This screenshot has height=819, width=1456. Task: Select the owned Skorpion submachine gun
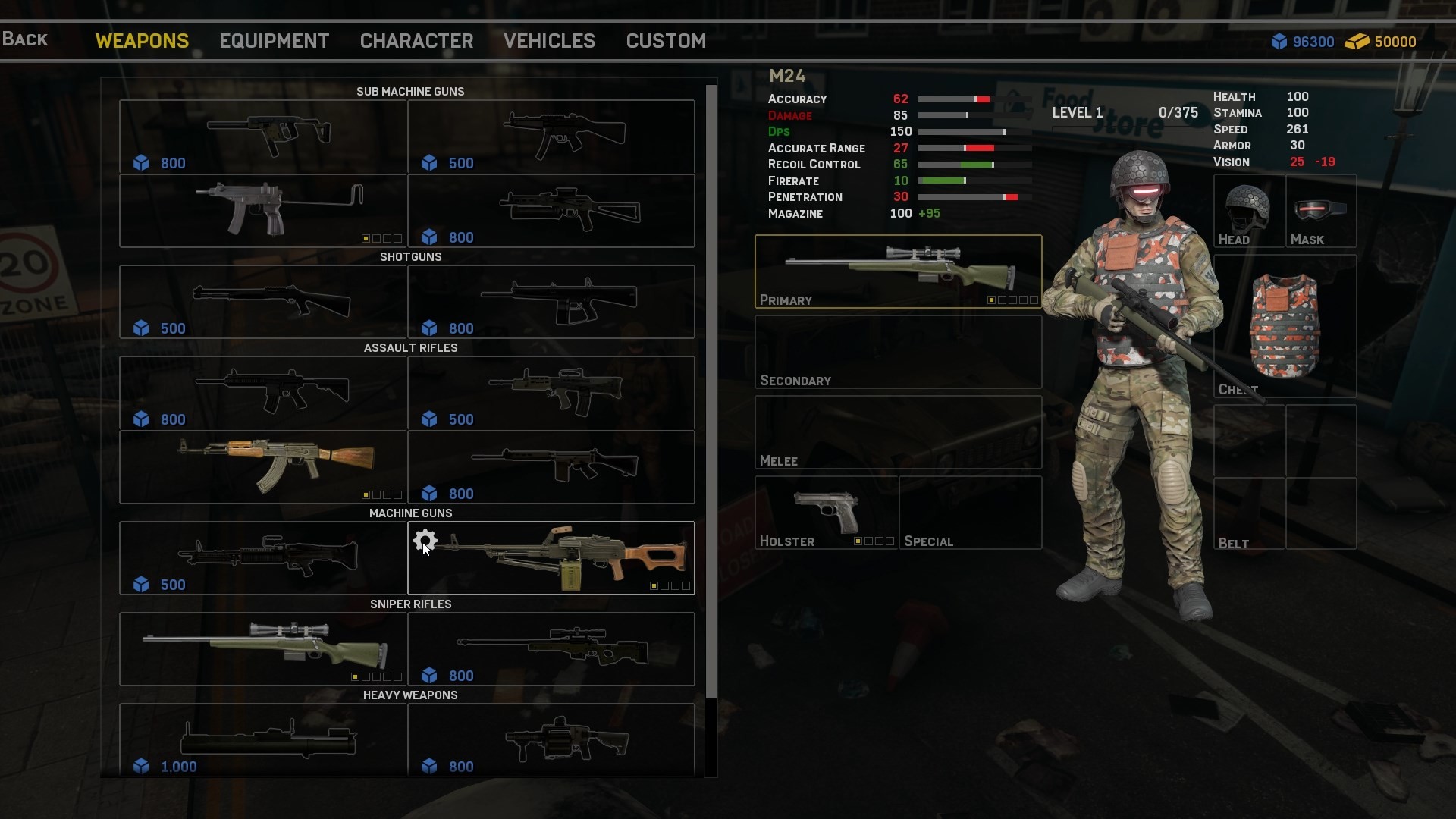click(263, 211)
